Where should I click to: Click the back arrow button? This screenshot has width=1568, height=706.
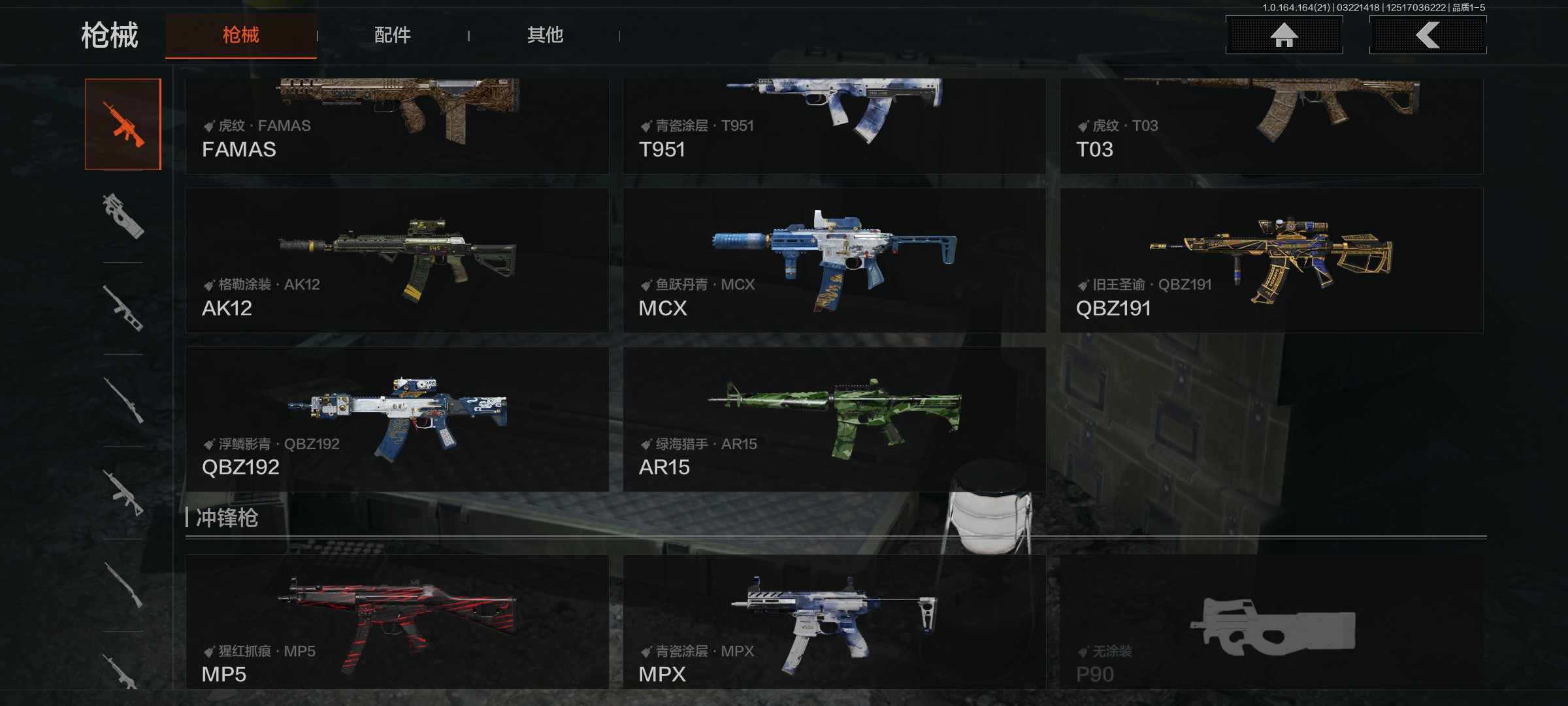pyautogui.click(x=1428, y=35)
